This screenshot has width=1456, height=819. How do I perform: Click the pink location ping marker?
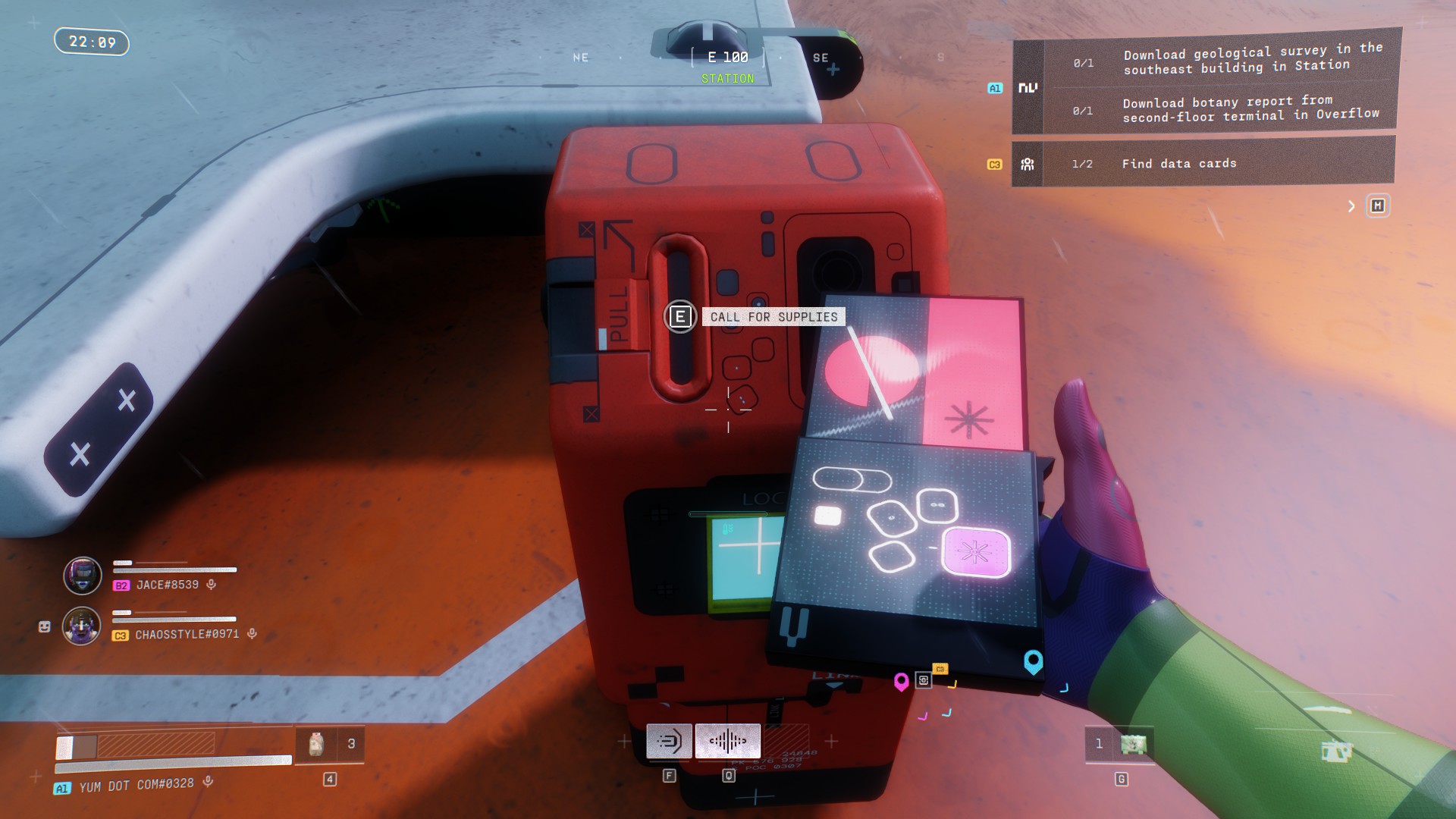pyautogui.click(x=901, y=682)
